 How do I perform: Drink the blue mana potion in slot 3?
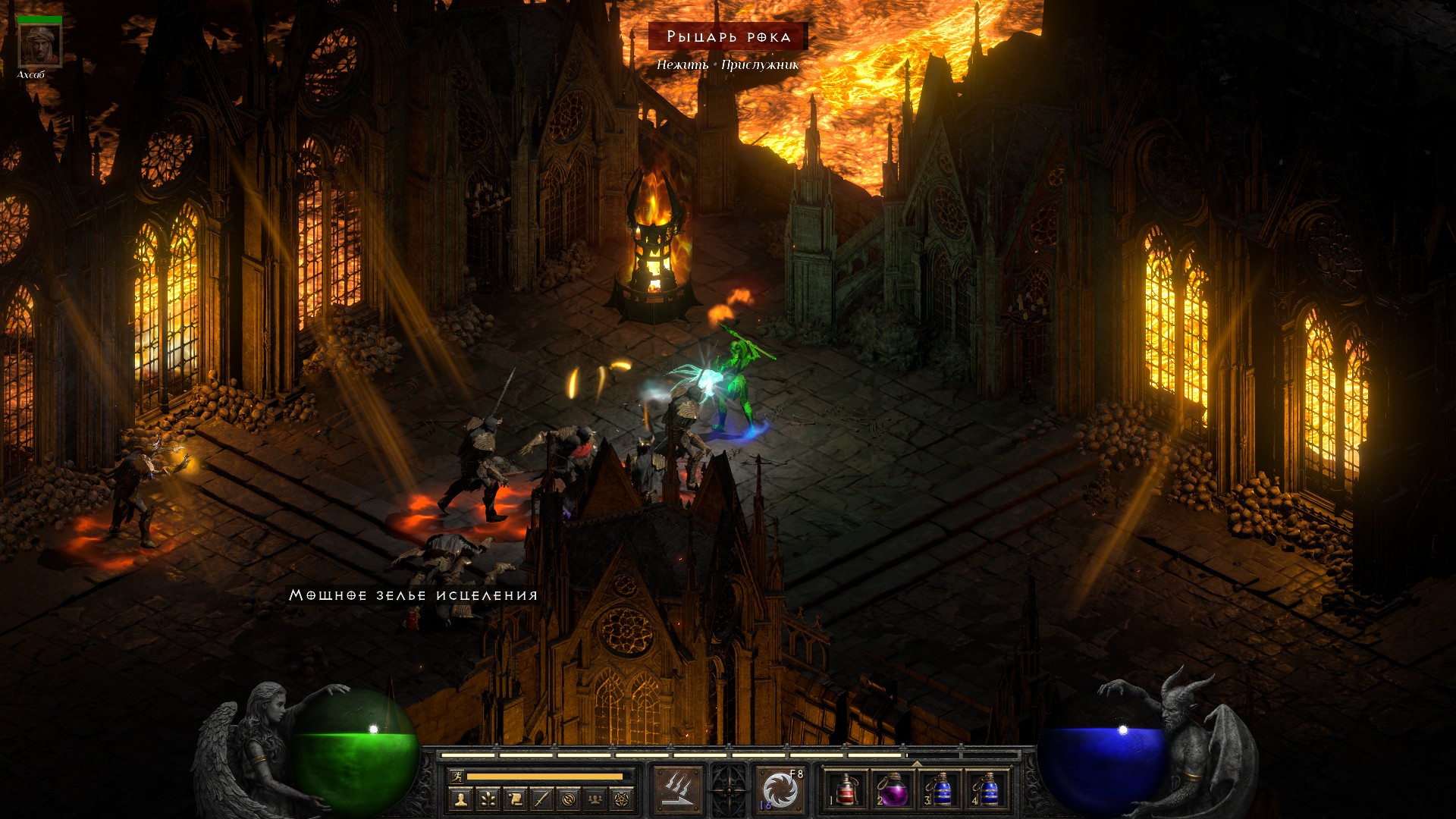[x=941, y=789]
